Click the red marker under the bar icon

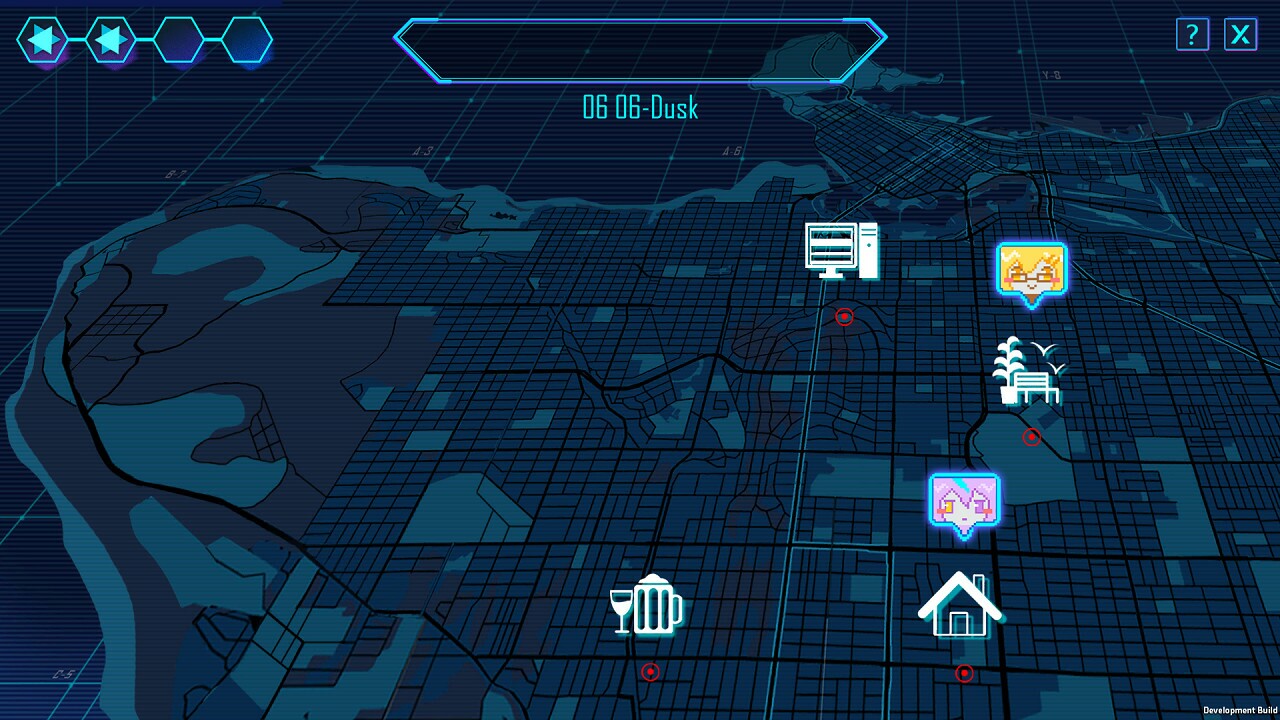coord(651,672)
